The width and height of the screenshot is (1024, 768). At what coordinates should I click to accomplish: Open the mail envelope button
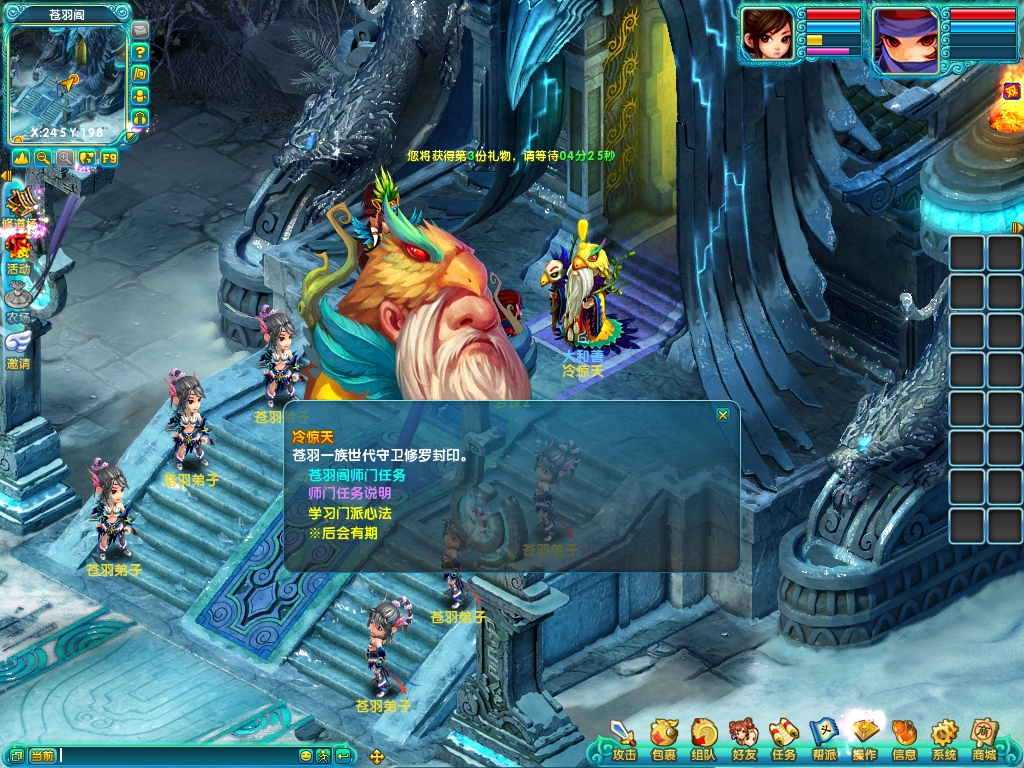(140, 29)
